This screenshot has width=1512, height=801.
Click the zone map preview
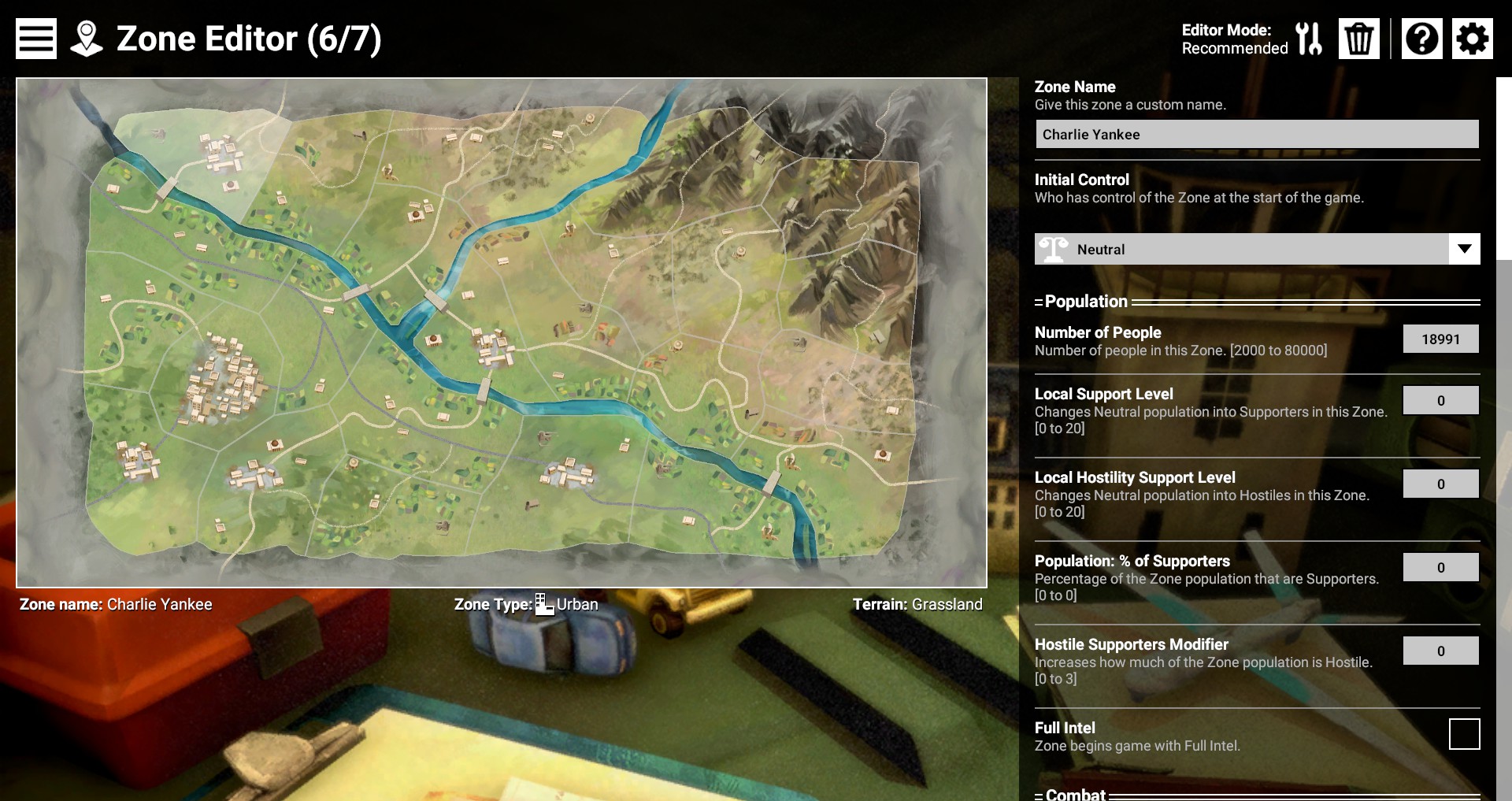coord(502,332)
